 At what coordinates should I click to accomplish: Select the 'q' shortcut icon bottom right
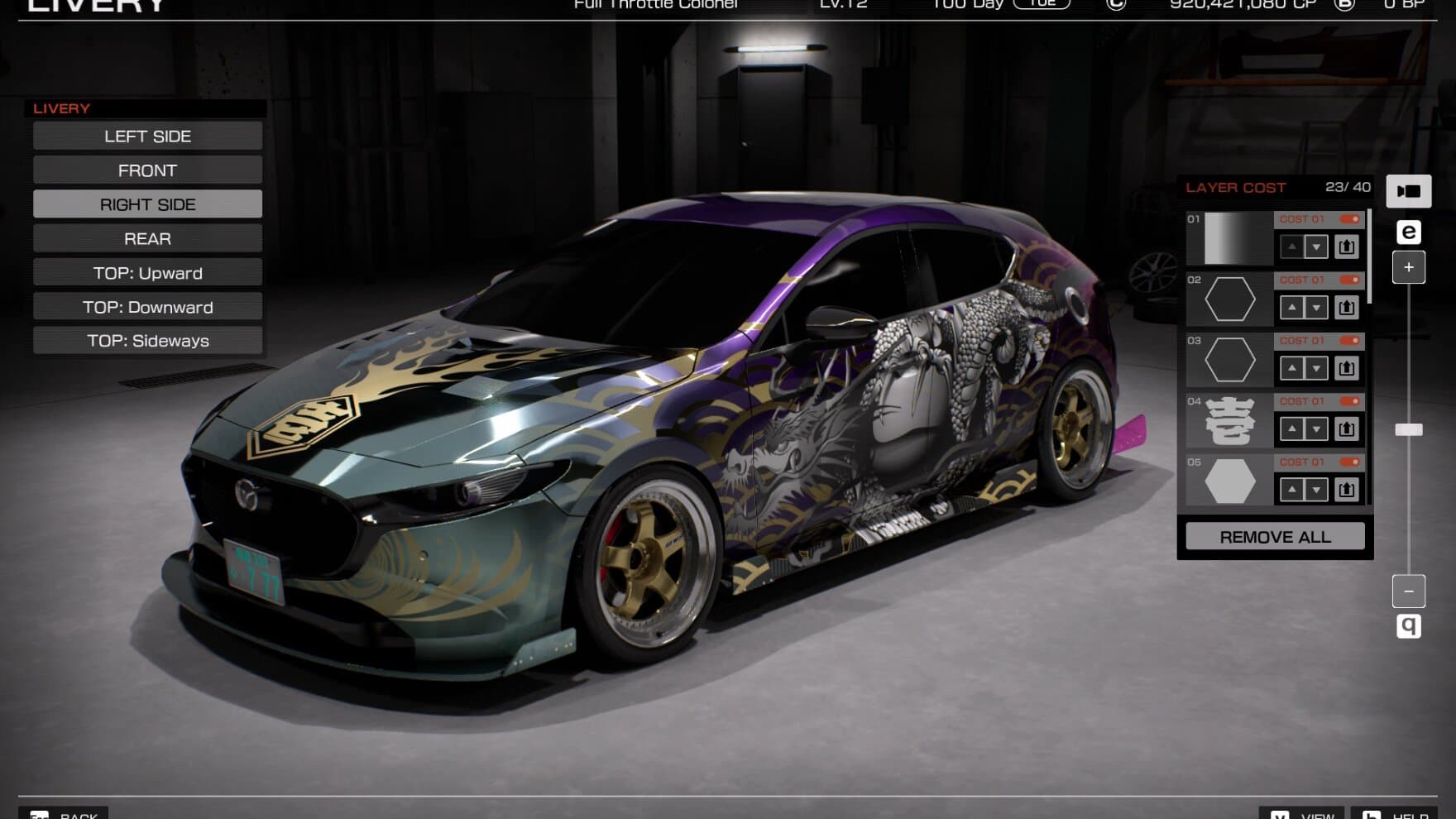1409,627
